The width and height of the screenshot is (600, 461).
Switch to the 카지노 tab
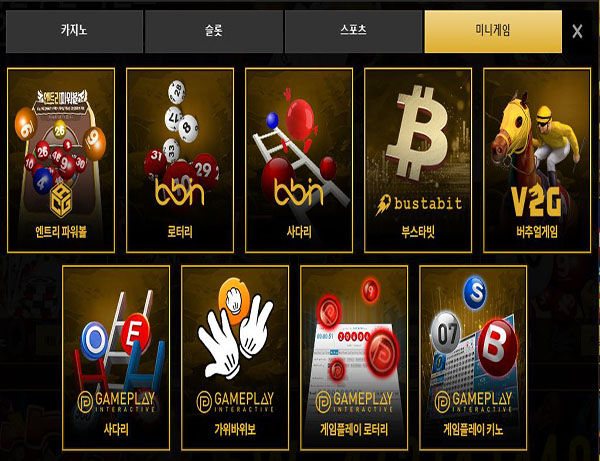pos(74,32)
